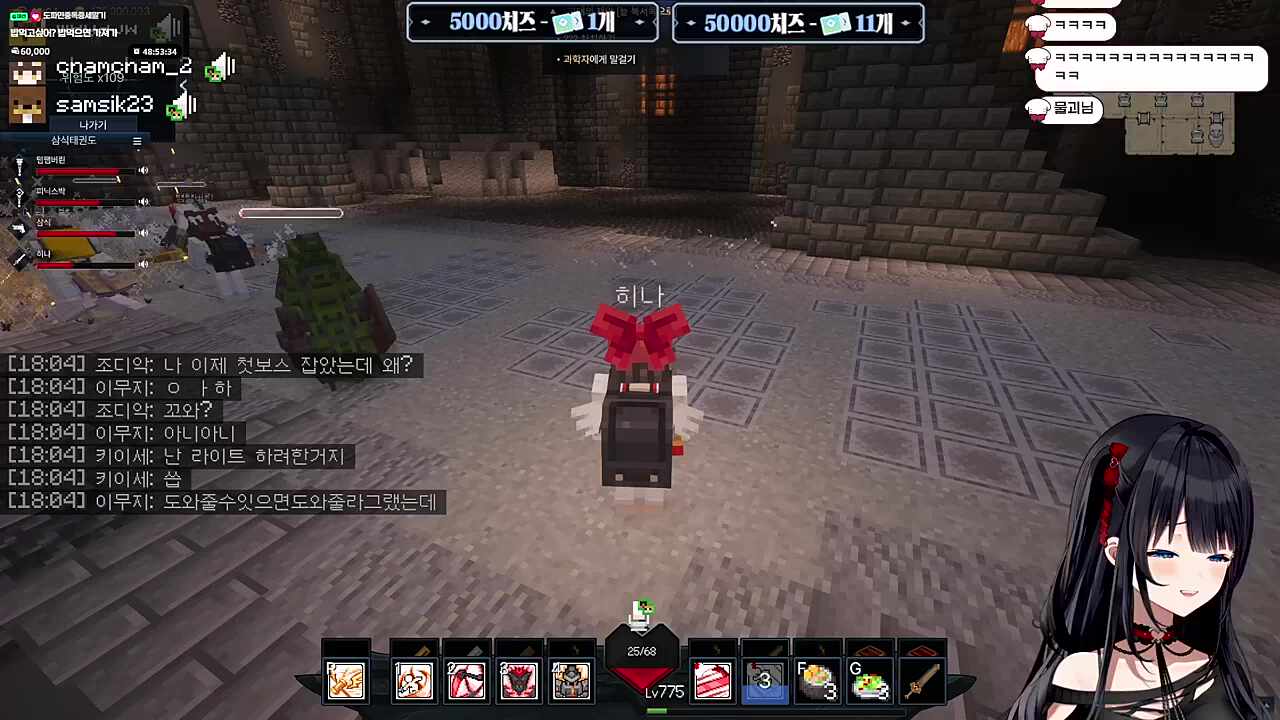
Task: Click the 물괴님 chat bubble
Action: (1062, 110)
